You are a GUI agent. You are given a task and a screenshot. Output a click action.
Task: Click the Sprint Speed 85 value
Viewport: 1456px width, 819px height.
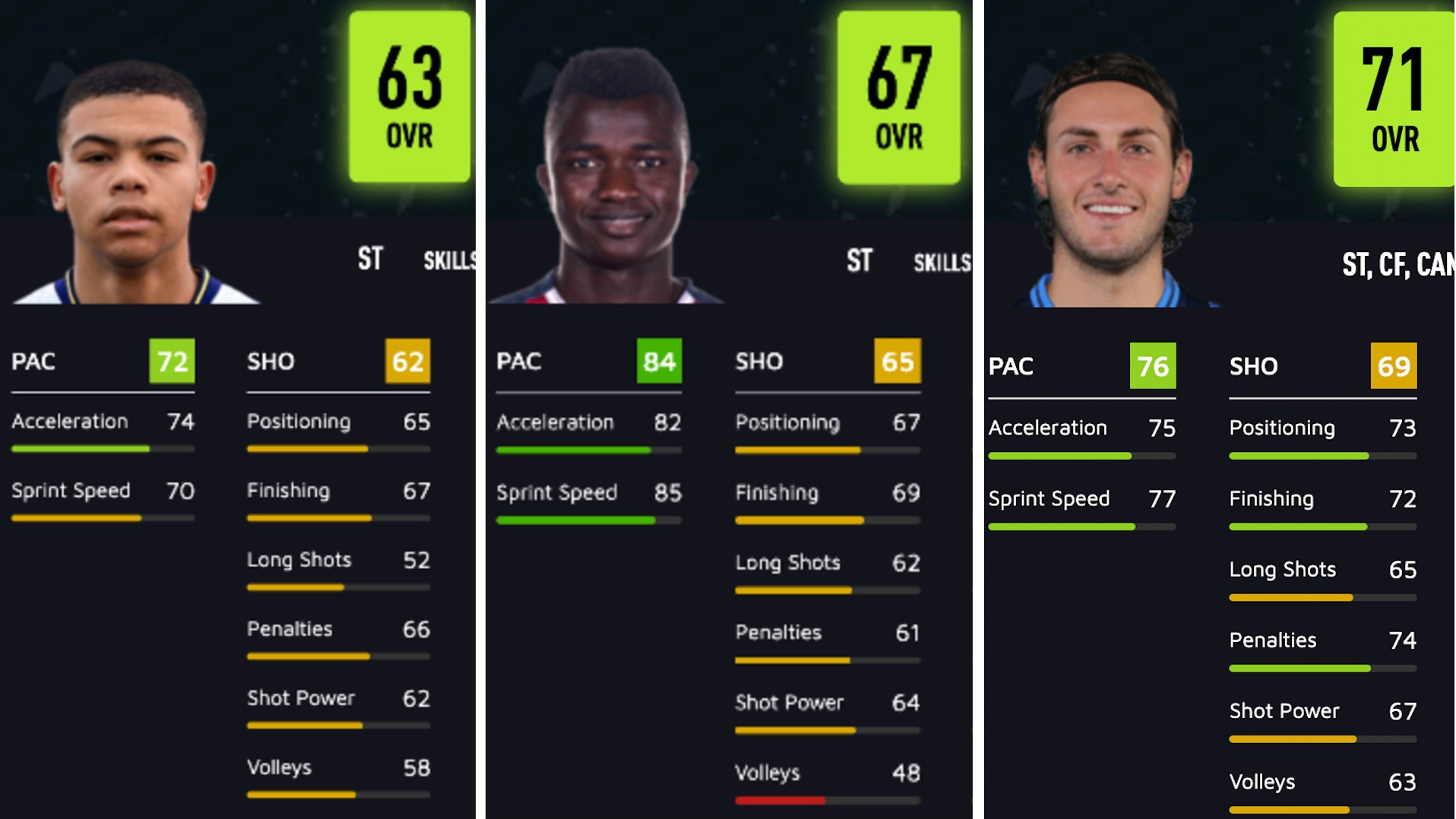[x=667, y=493]
